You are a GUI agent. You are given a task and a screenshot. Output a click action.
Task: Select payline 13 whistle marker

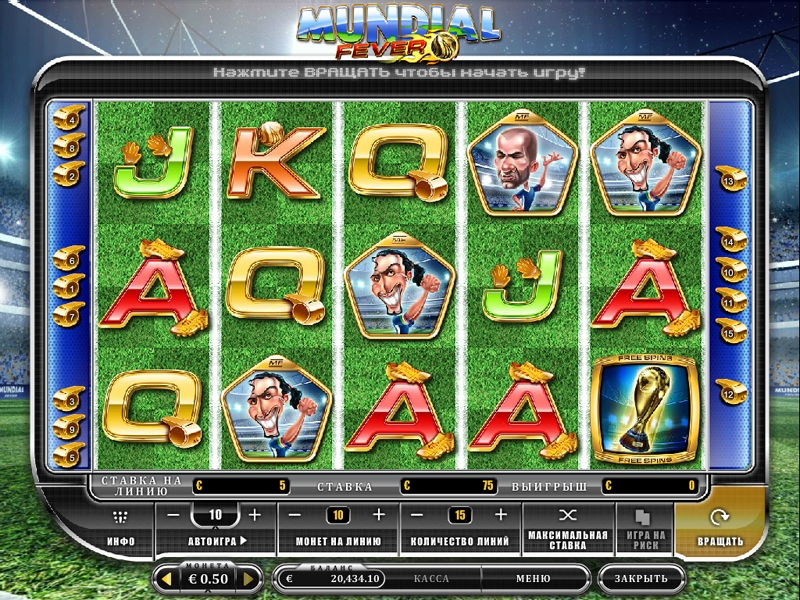(x=727, y=181)
